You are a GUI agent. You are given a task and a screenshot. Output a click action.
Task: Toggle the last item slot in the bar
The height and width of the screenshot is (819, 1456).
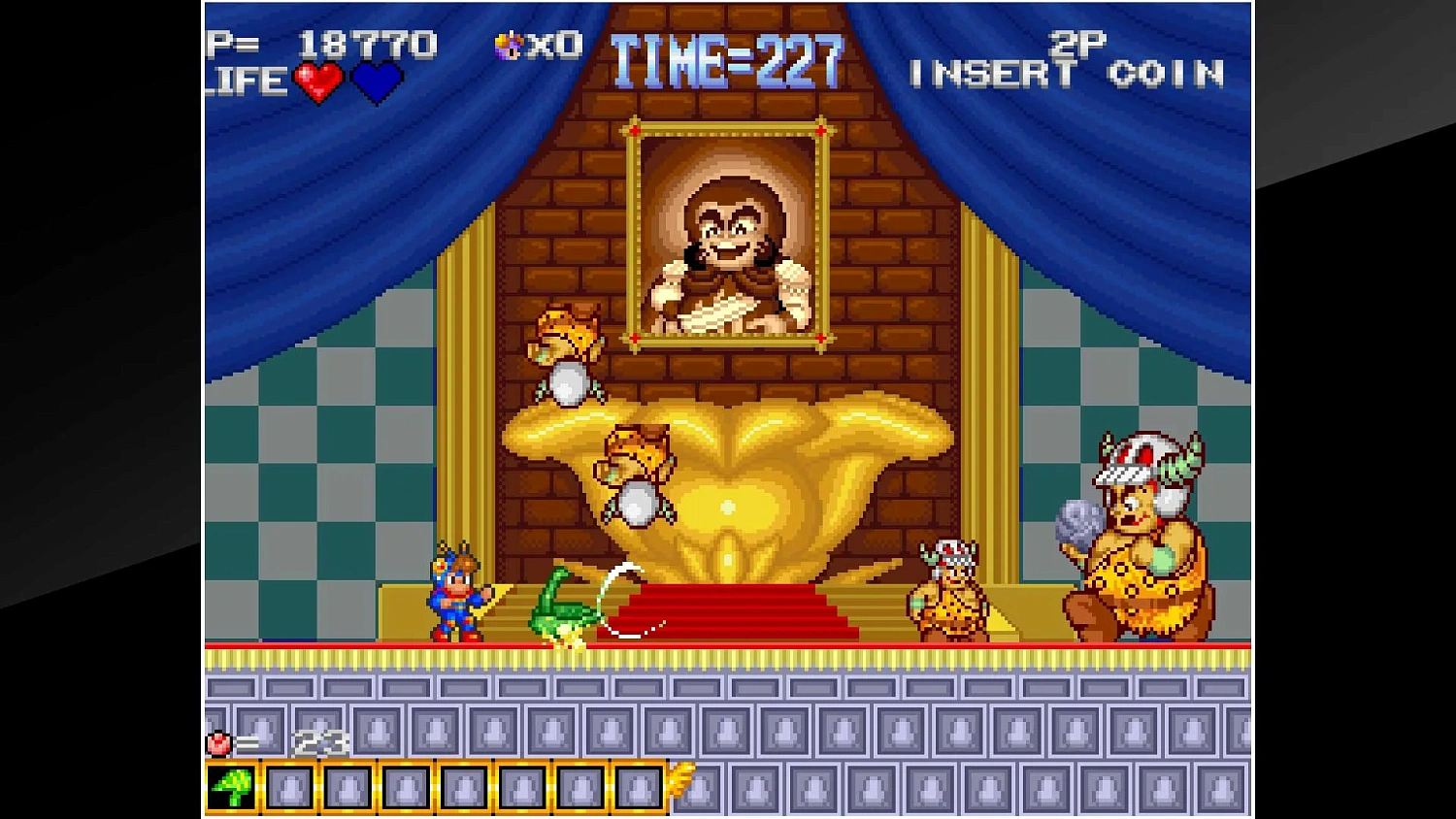(637, 788)
